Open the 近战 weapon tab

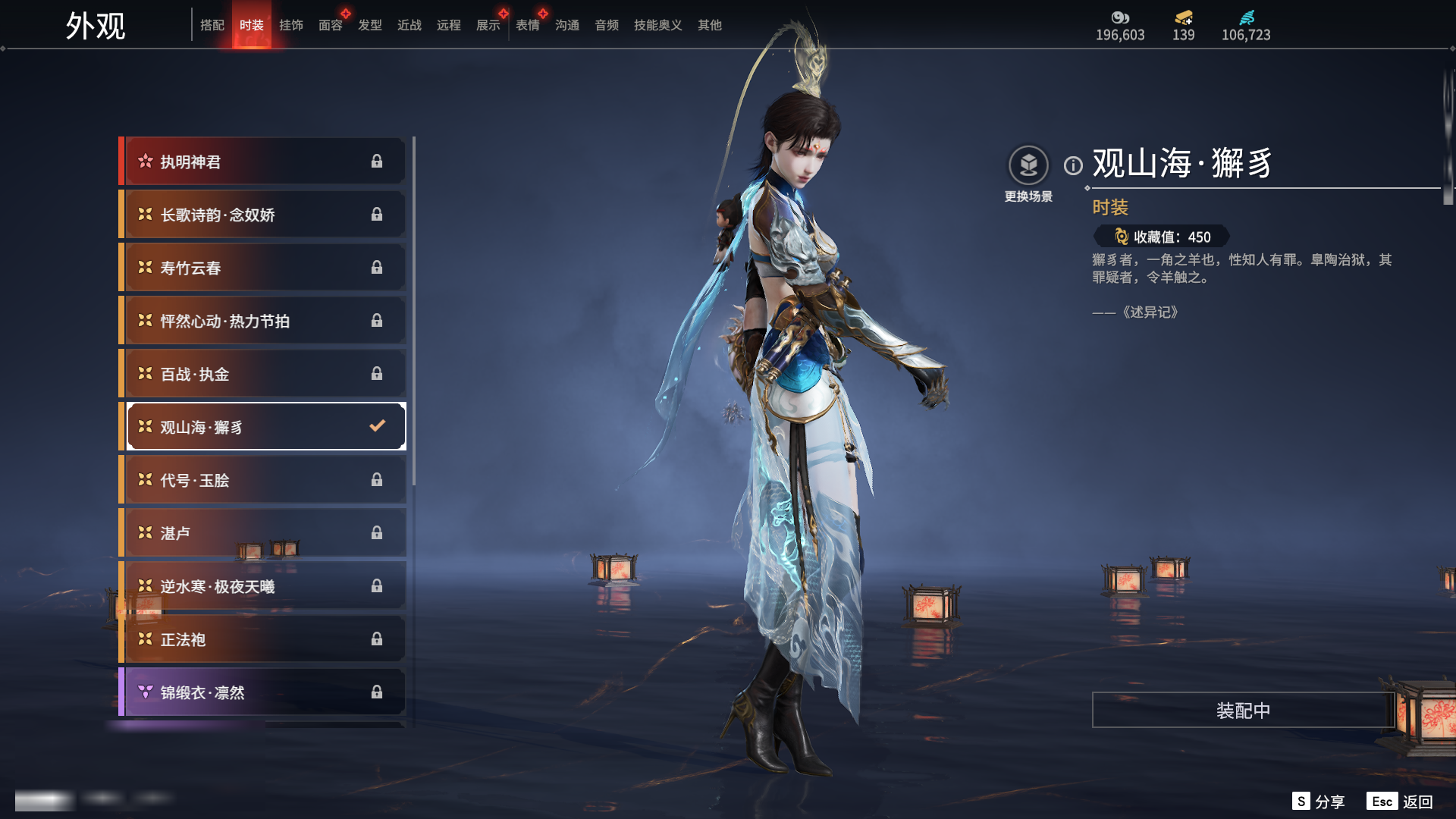click(x=409, y=25)
